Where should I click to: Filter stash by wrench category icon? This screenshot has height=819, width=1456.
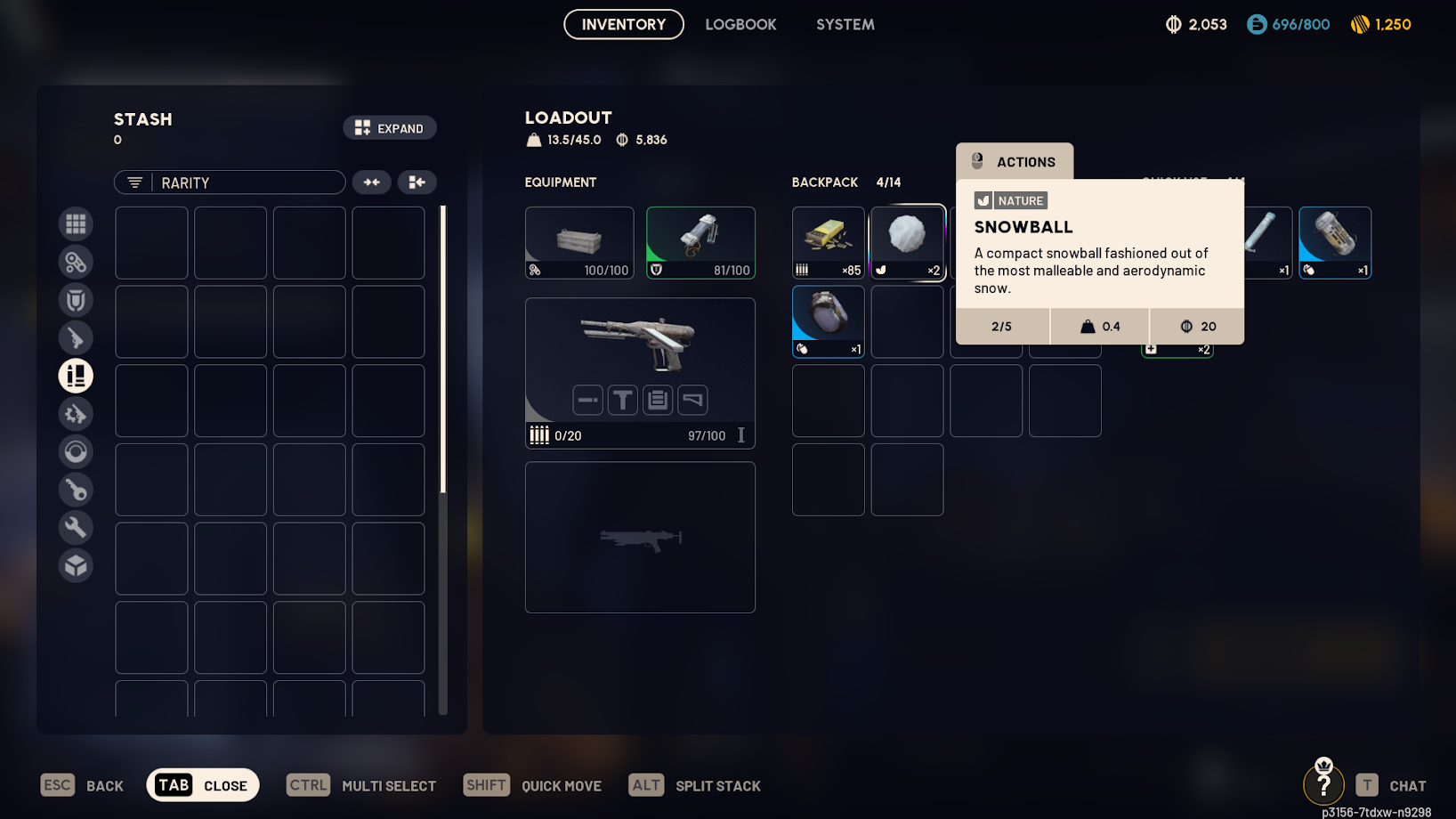point(76,527)
